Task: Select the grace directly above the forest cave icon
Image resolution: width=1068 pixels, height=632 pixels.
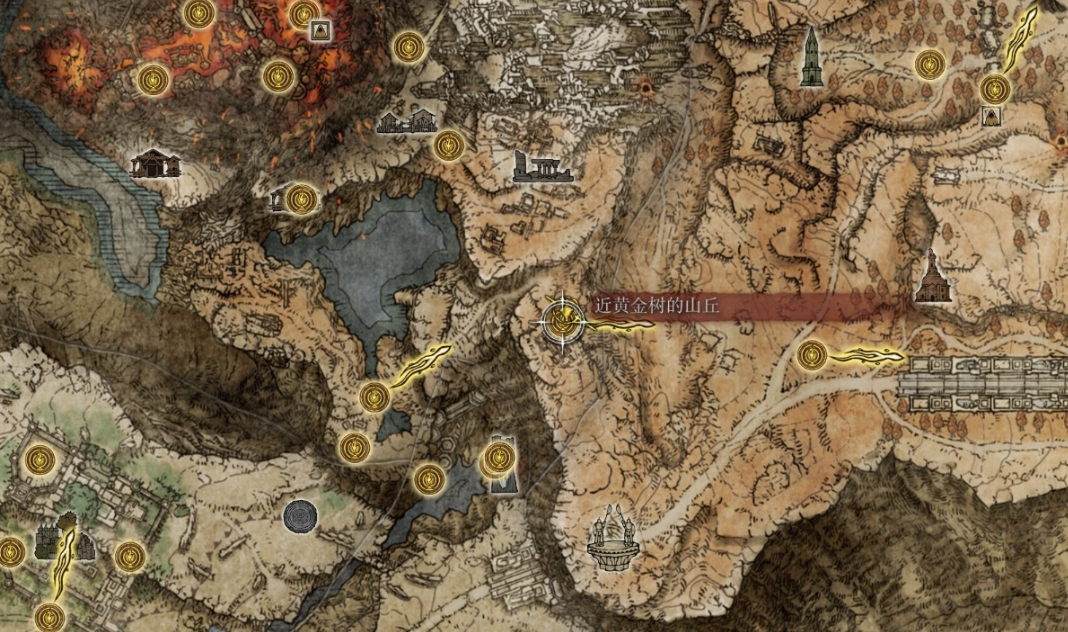Action: [x=994, y=88]
